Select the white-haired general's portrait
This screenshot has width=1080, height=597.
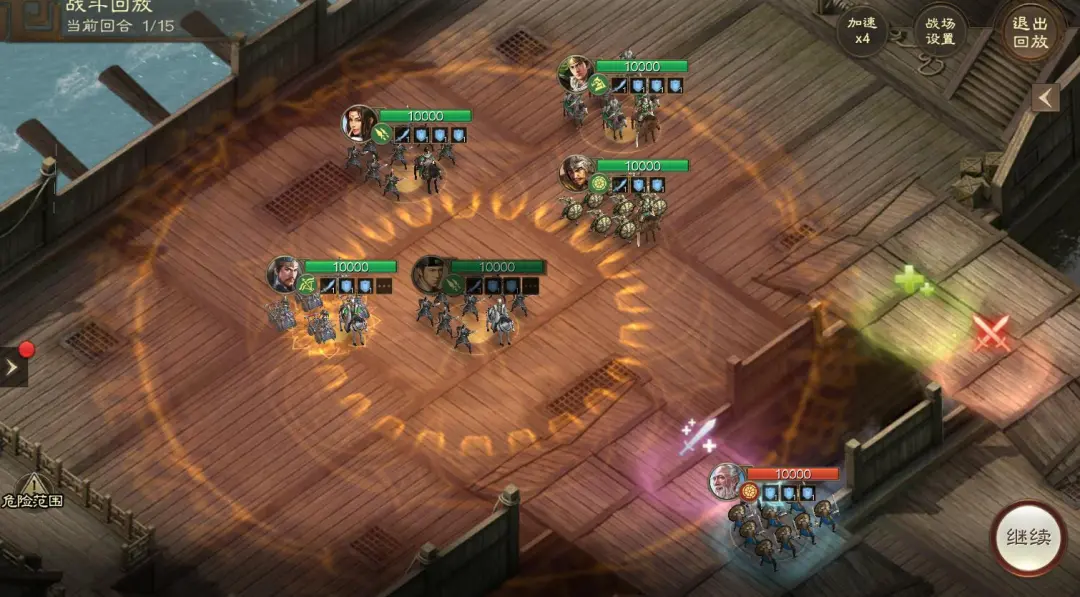(x=726, y=482)
